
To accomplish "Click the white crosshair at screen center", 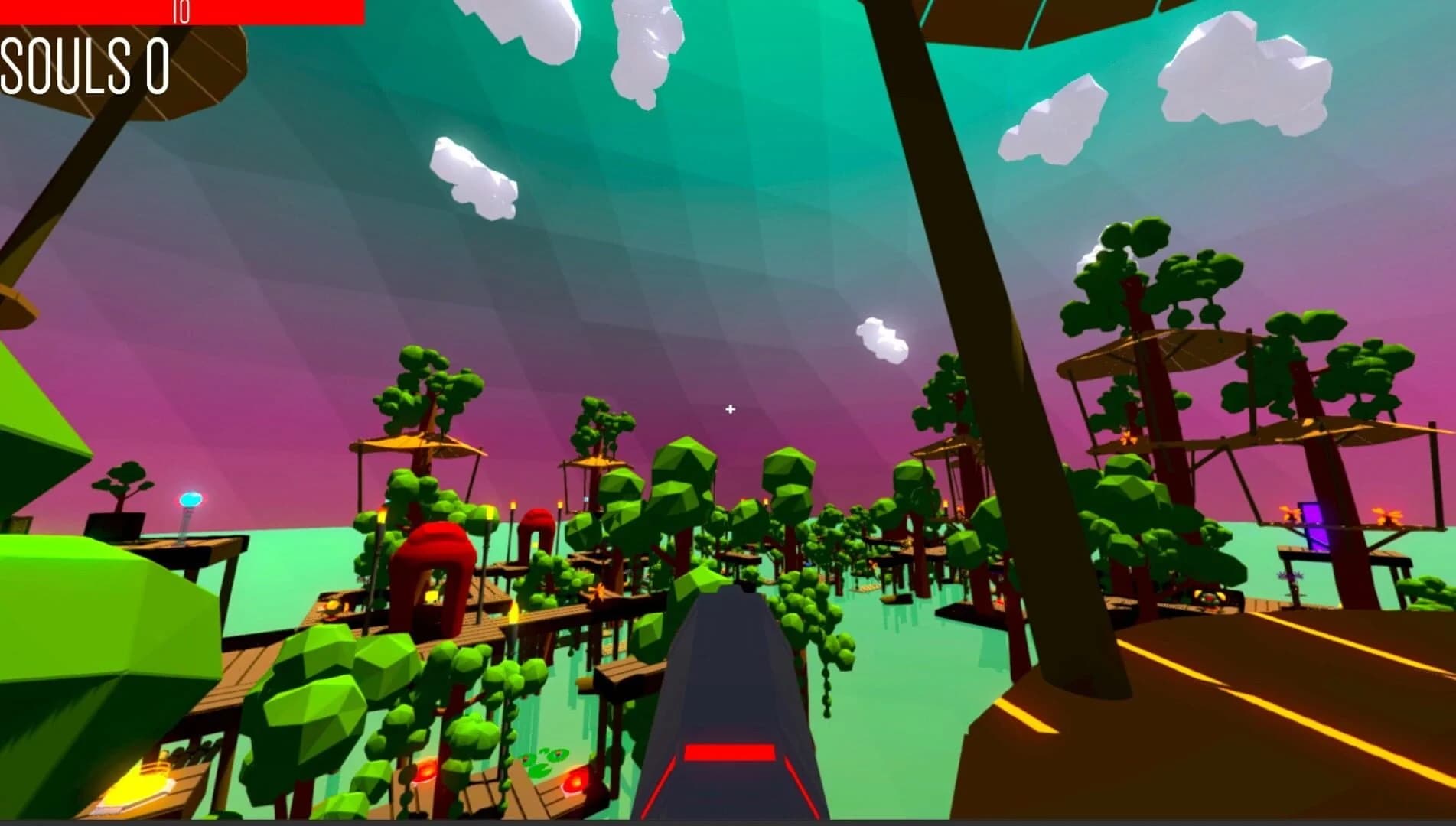I will 729,409.
